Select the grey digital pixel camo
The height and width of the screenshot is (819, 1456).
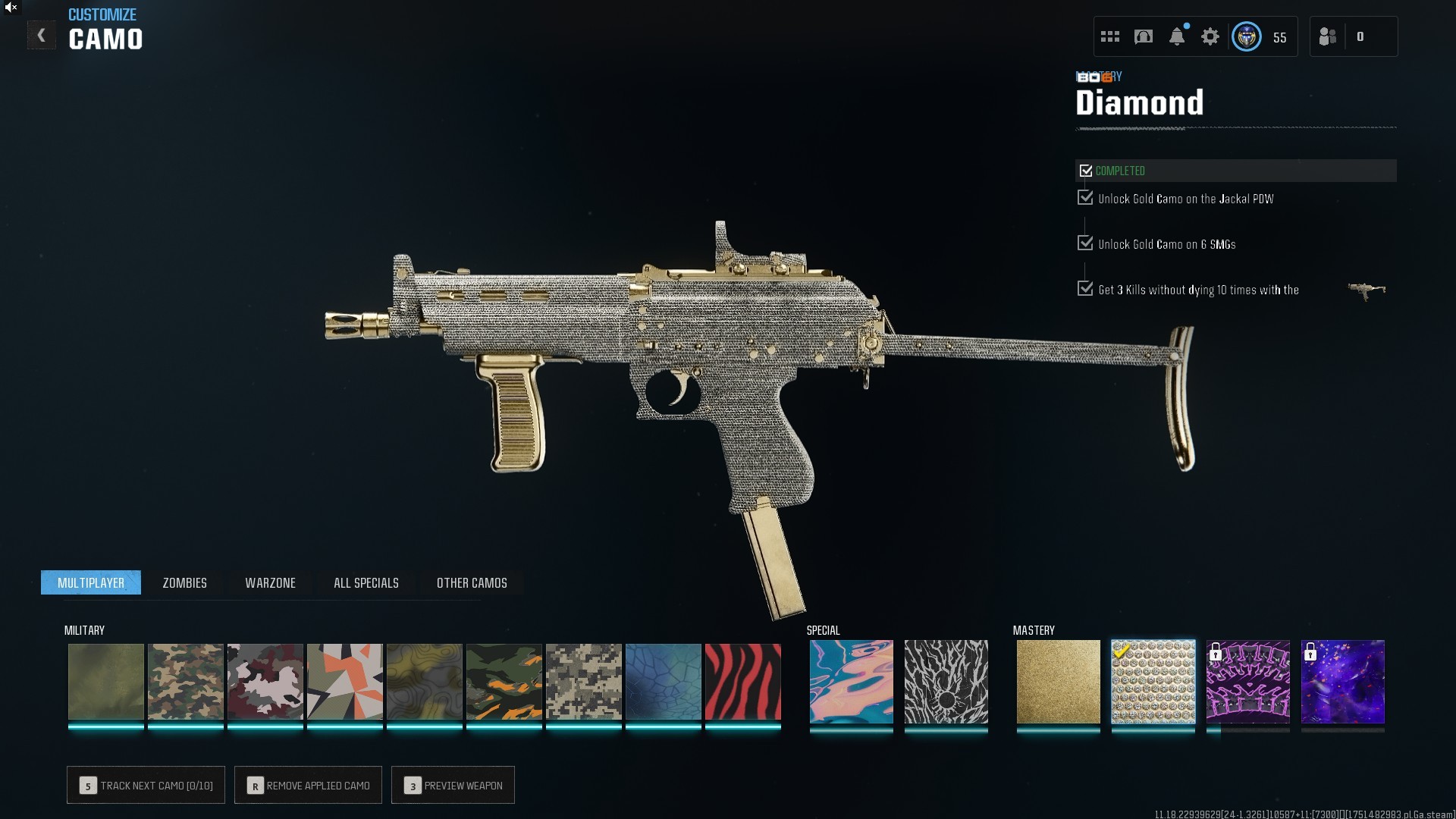tap(583, 682)
